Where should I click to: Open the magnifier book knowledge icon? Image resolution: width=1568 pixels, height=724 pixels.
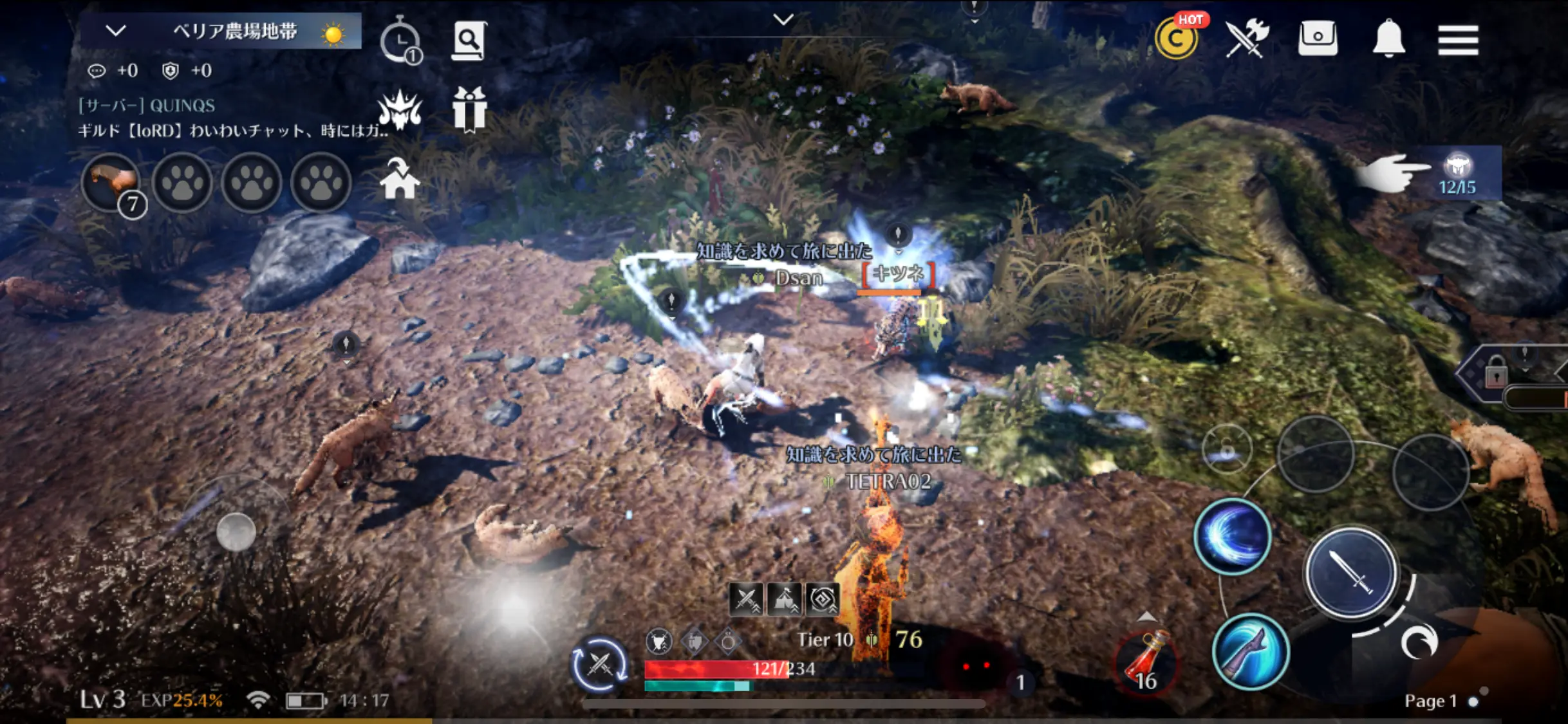(469, 41)
